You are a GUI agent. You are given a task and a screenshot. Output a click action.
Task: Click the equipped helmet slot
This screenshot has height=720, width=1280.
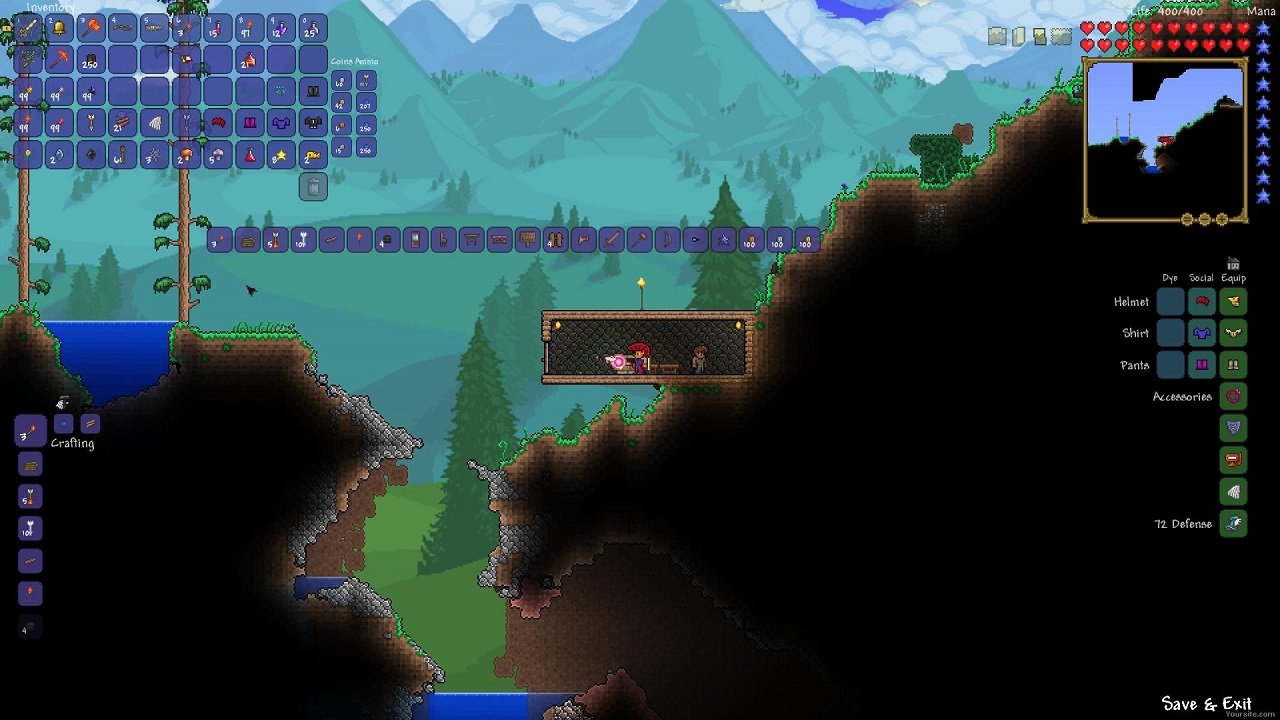1232,301
